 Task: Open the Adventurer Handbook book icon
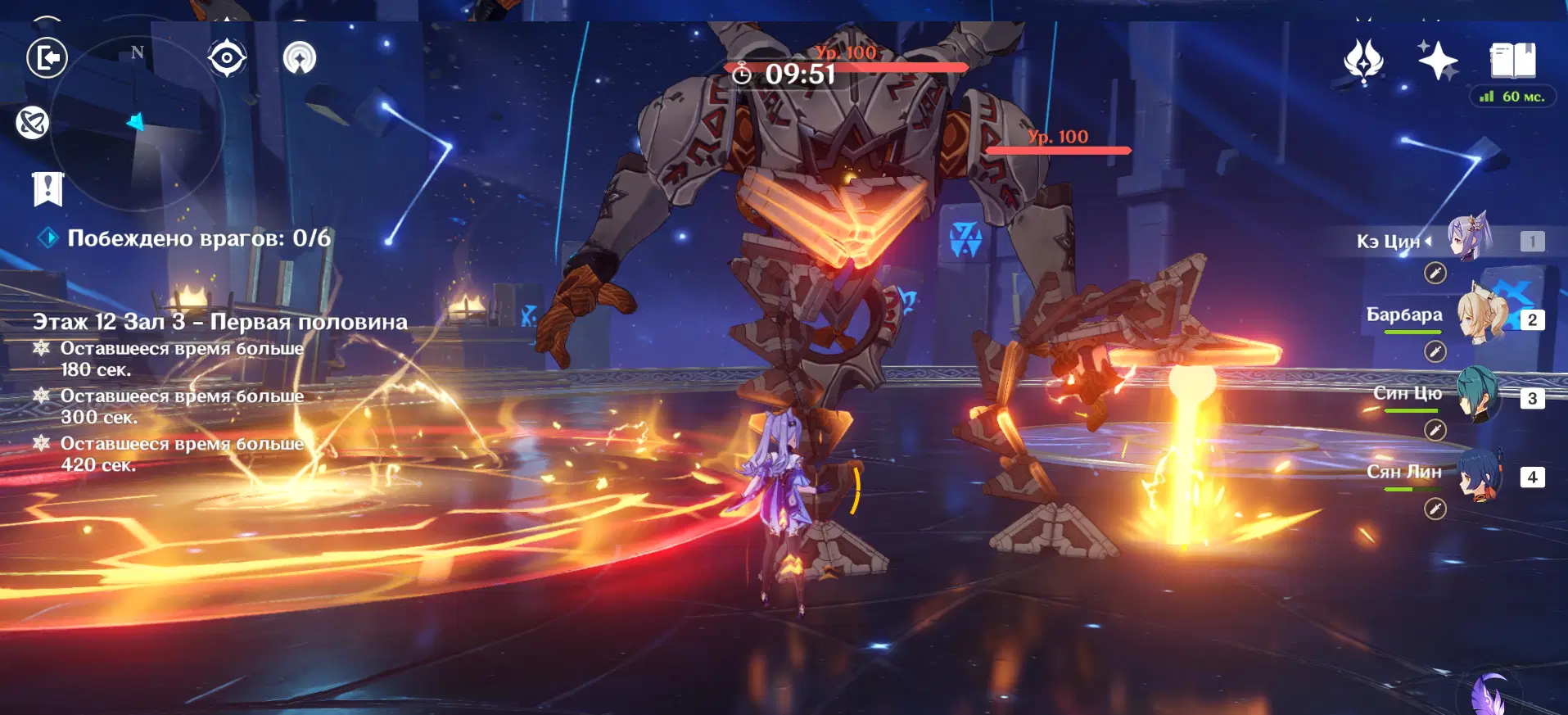coord(1512,61)
